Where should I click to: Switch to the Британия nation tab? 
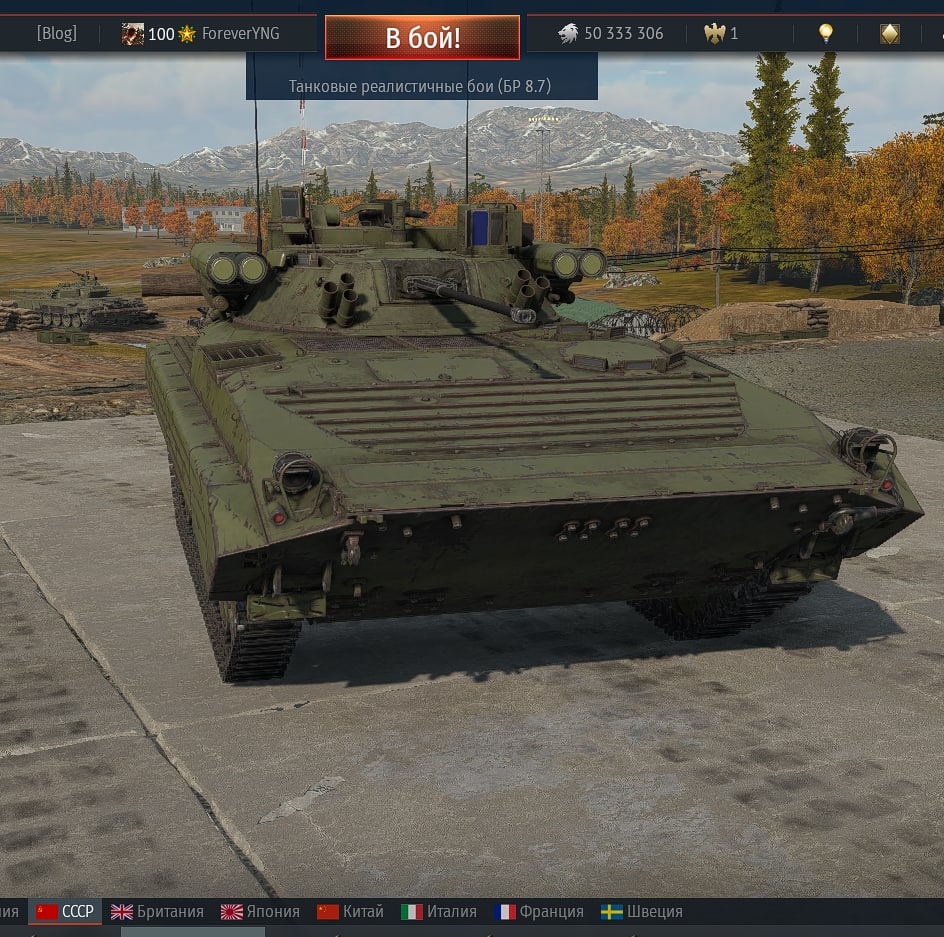pos(157,911)
